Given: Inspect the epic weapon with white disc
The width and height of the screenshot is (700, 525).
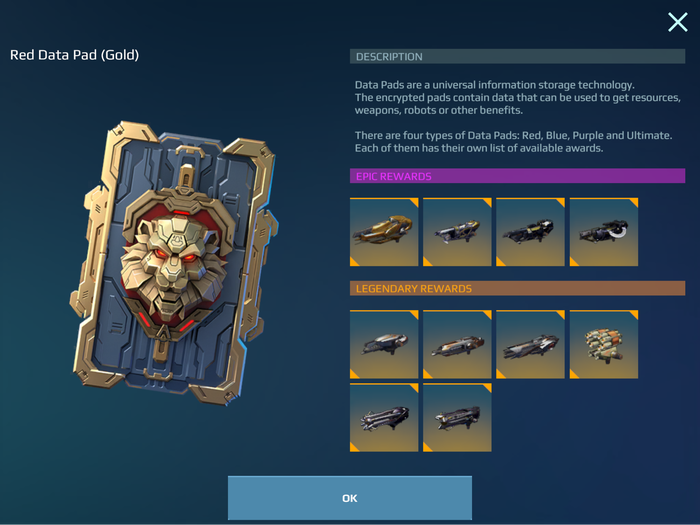Looking at the screenshot, I should click(x=603, y=232).
